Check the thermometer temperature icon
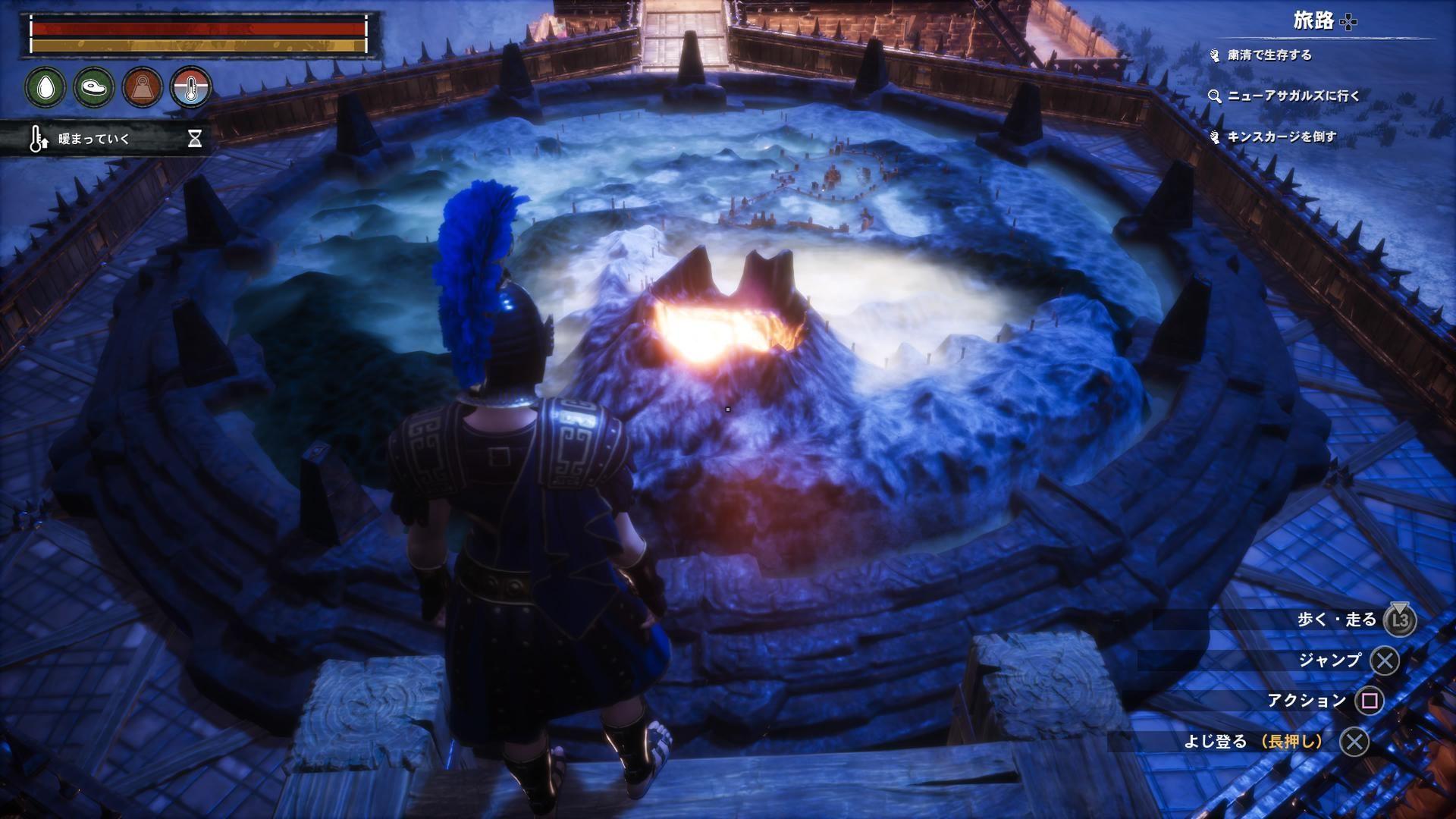 [x=190, y=87]
